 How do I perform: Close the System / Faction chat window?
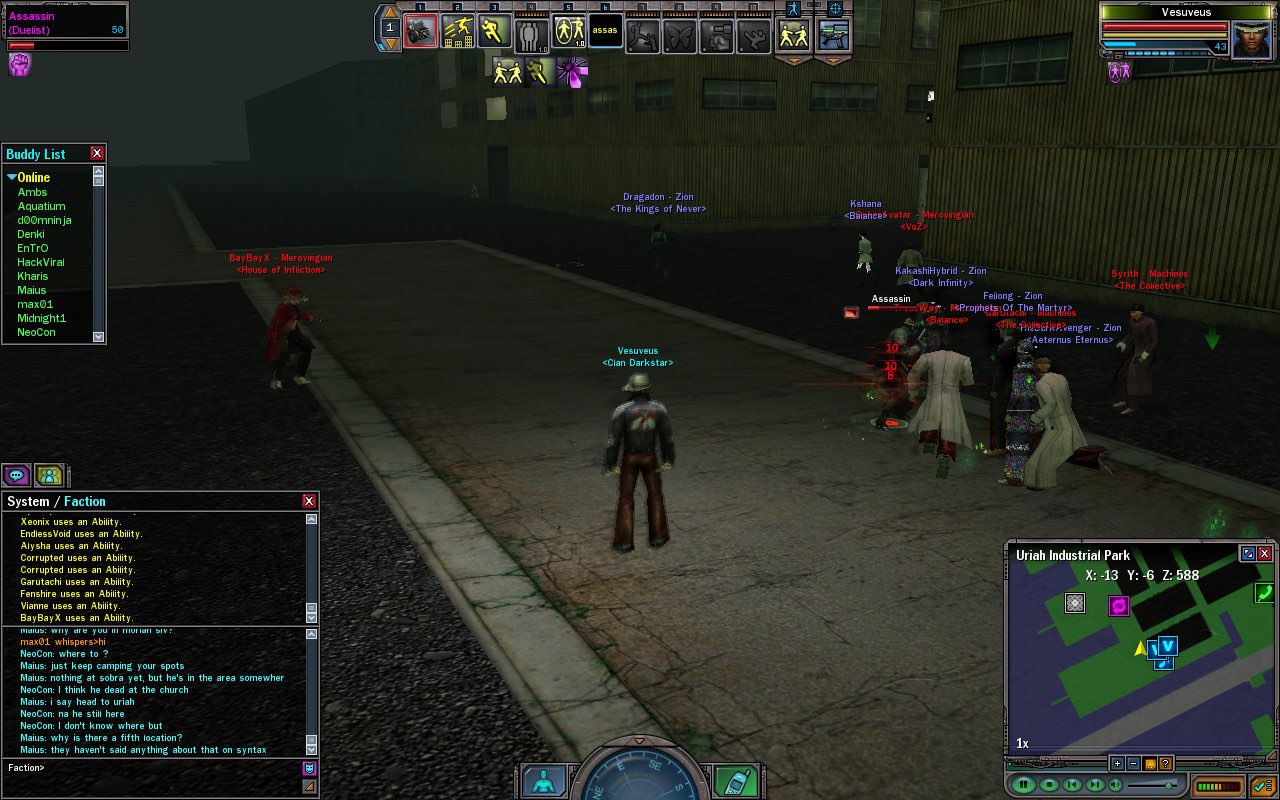click(x=309, y=501)
